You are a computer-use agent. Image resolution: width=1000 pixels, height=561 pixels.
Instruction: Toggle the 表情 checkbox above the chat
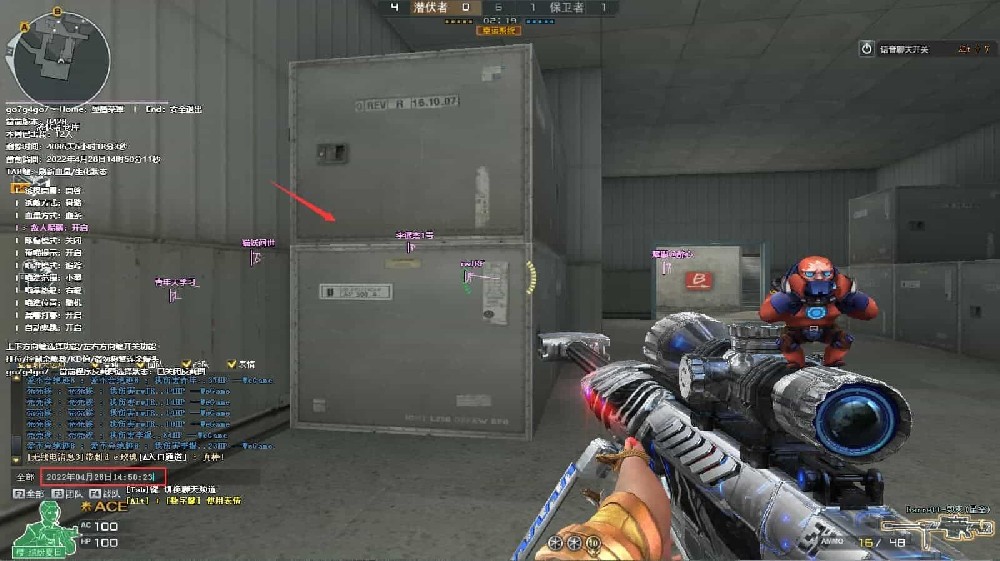232,364
